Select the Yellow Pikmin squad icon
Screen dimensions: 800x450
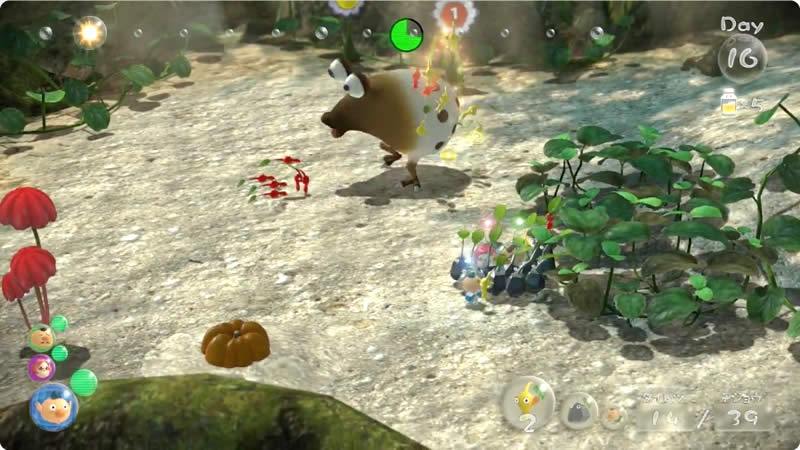(x=527, y=402)
